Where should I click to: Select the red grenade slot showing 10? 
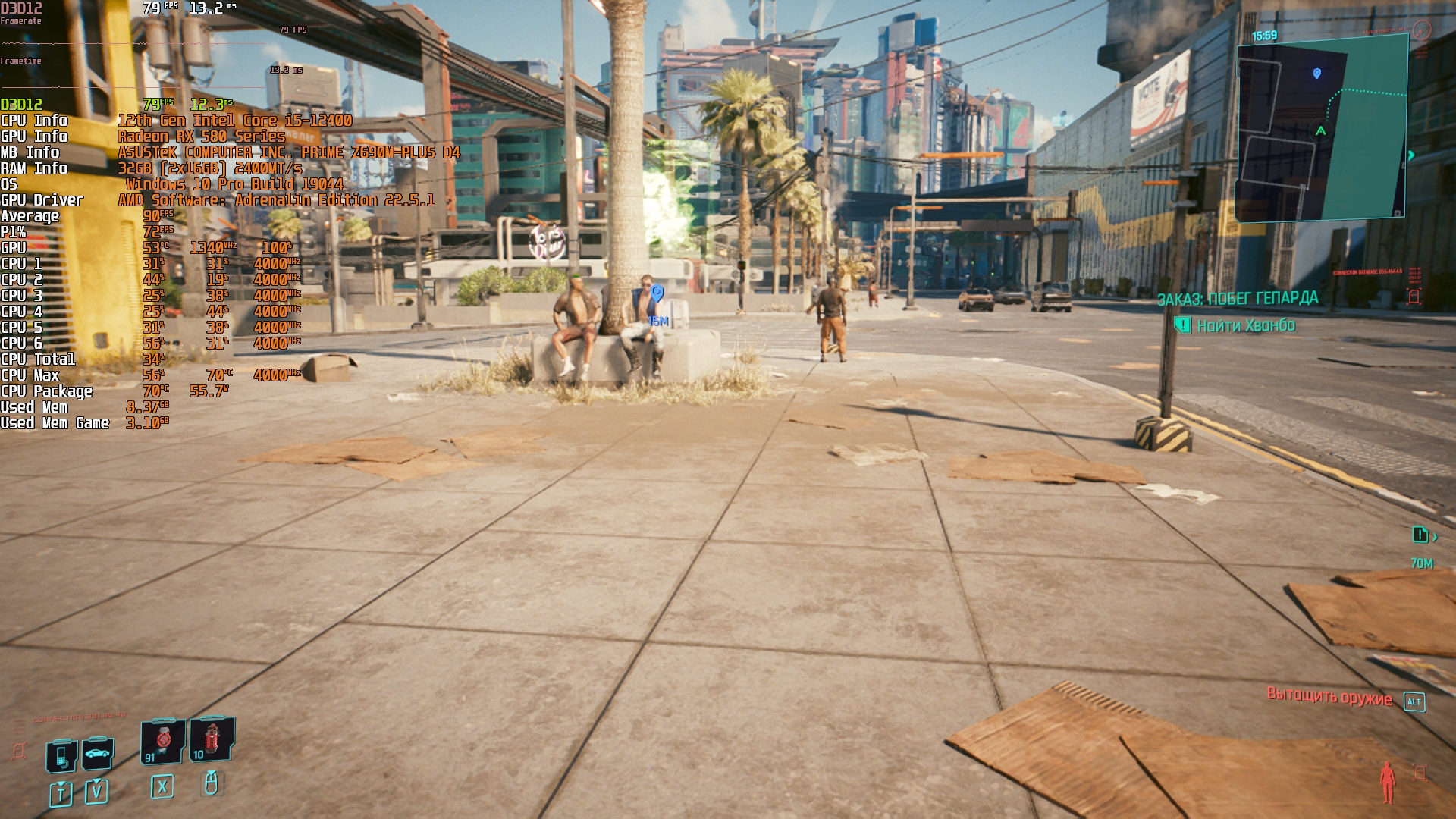tap(212, 739)
